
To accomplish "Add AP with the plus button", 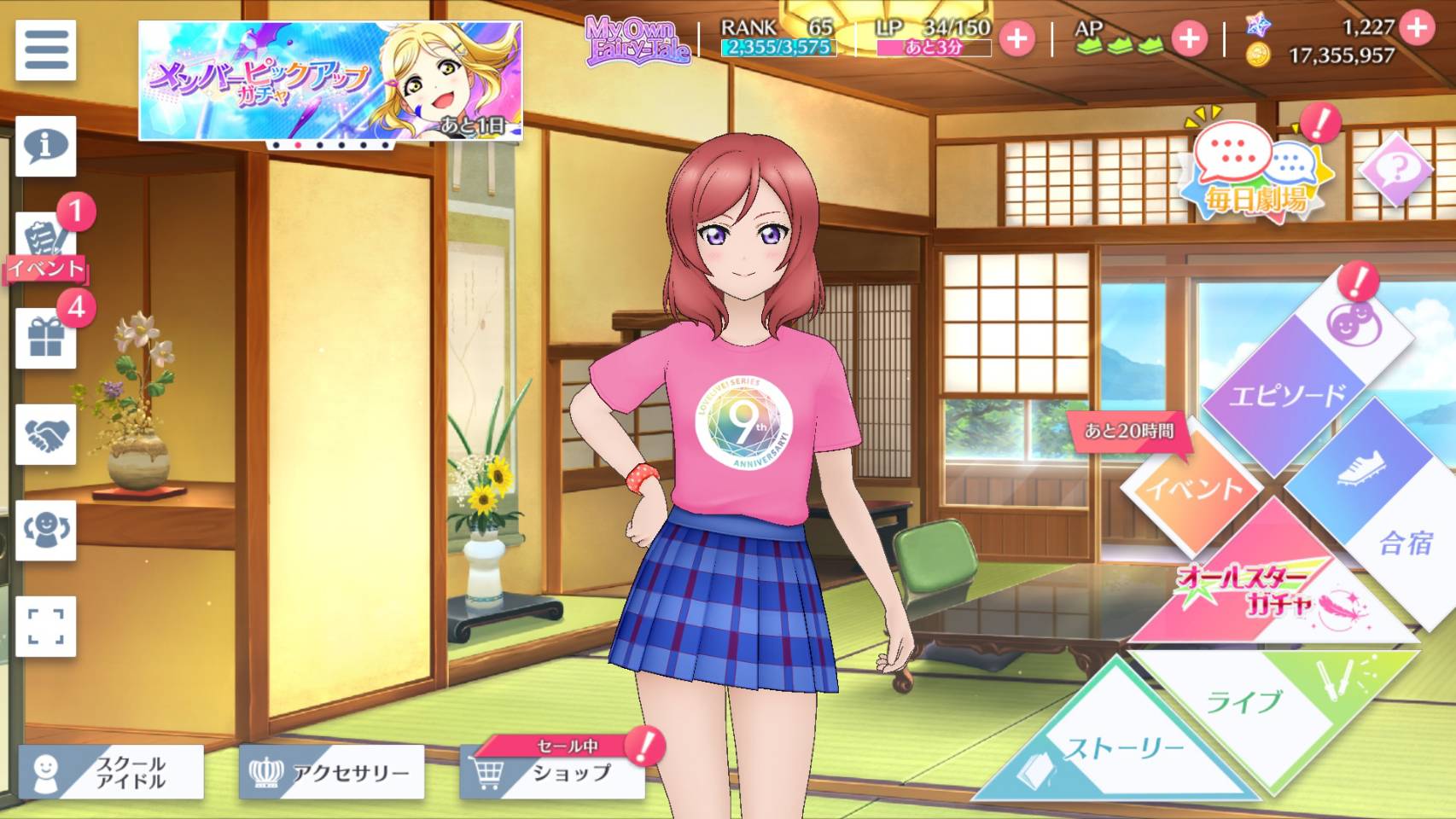I will [x=1188, y=38].
